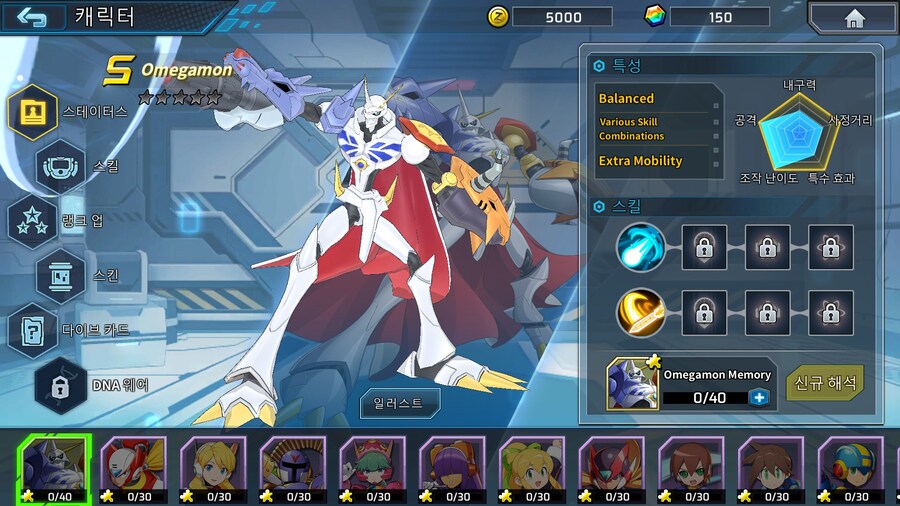Viewport: 900px width, 506px height.
Task: Open the 스테이터스 status tab
Action: [x=33, y=111]
